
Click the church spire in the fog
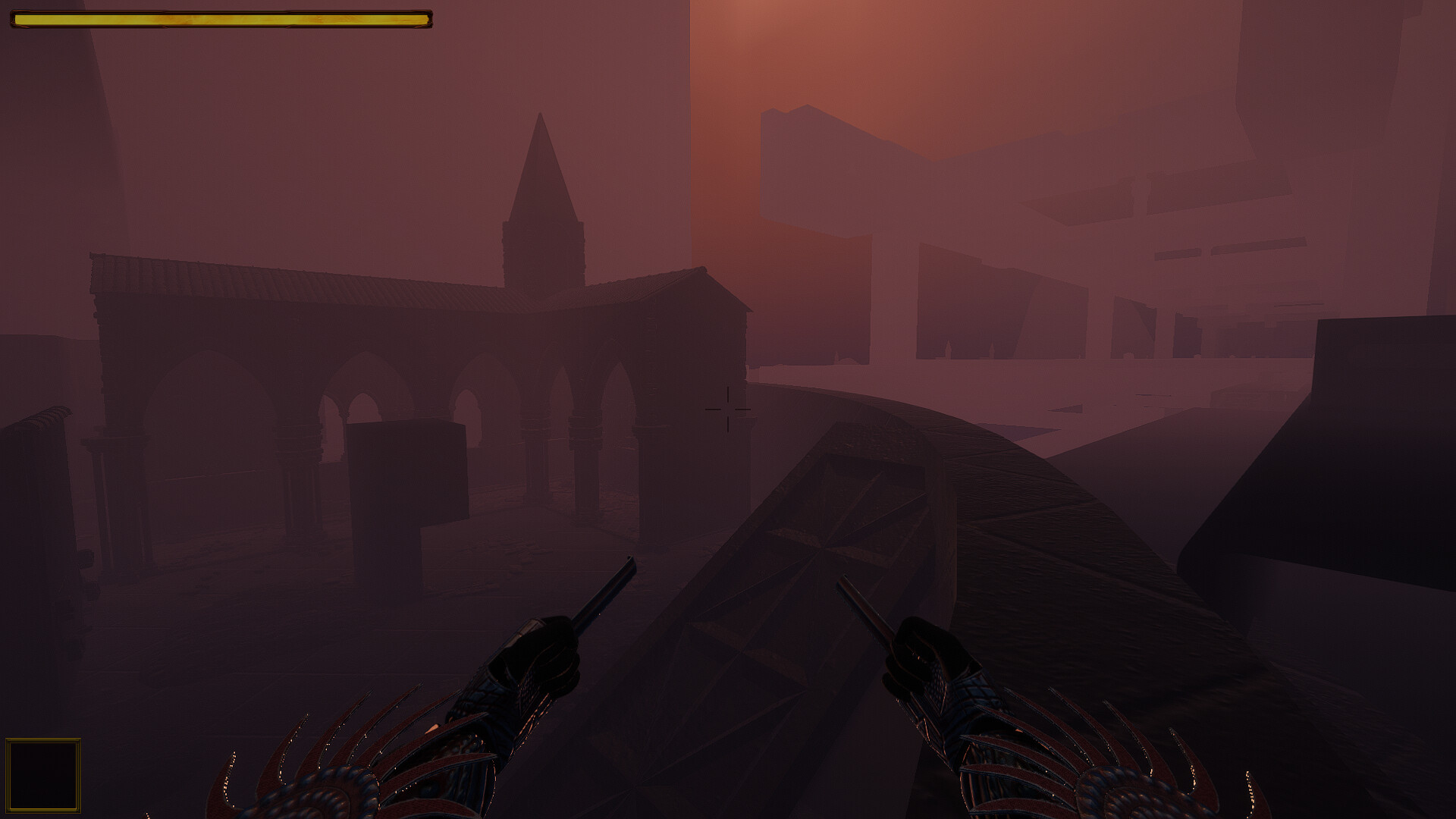pyautogui.click(x=542, y=174)
